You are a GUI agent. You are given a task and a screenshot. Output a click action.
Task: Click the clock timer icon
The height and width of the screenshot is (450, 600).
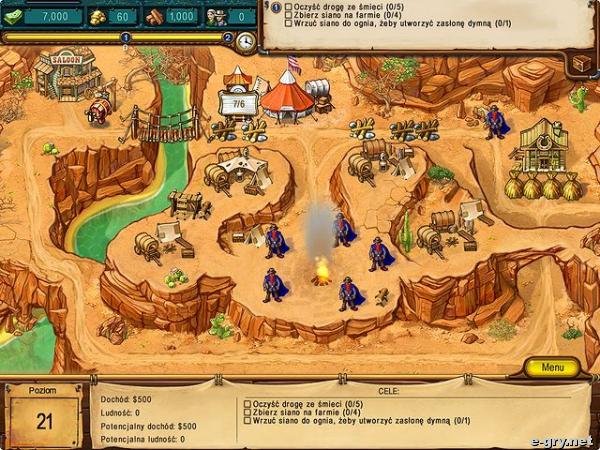(245, 40)
